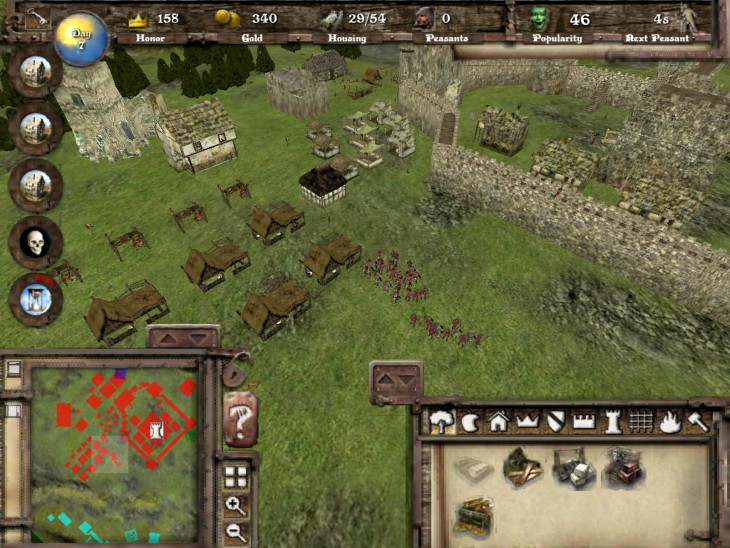Viewport: 730px width, 548px height.
Task: Open the crenellated wall castle tab
Action: (x=584, y=422)
